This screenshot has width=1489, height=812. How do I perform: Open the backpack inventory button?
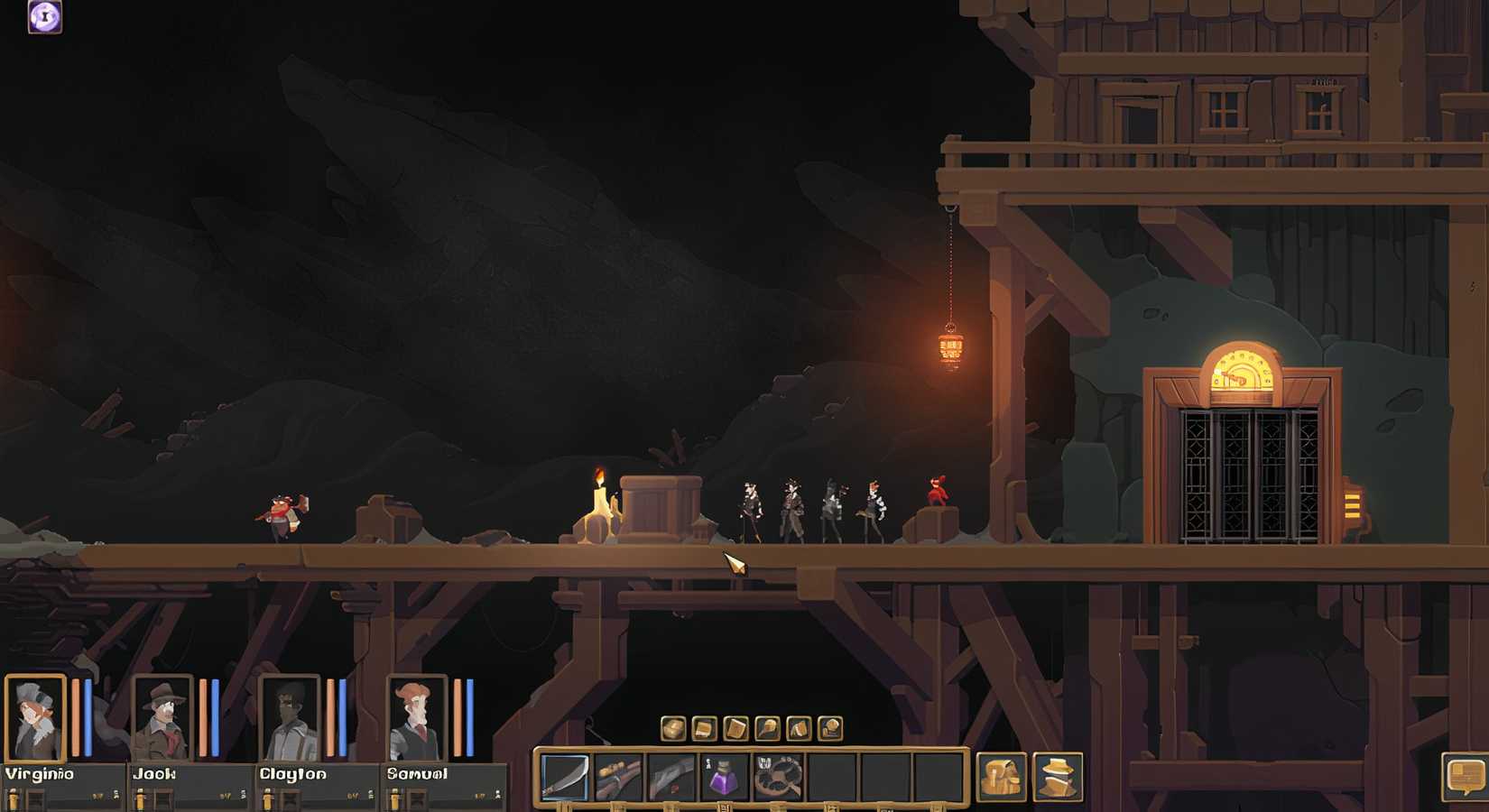click(1002, 777)
